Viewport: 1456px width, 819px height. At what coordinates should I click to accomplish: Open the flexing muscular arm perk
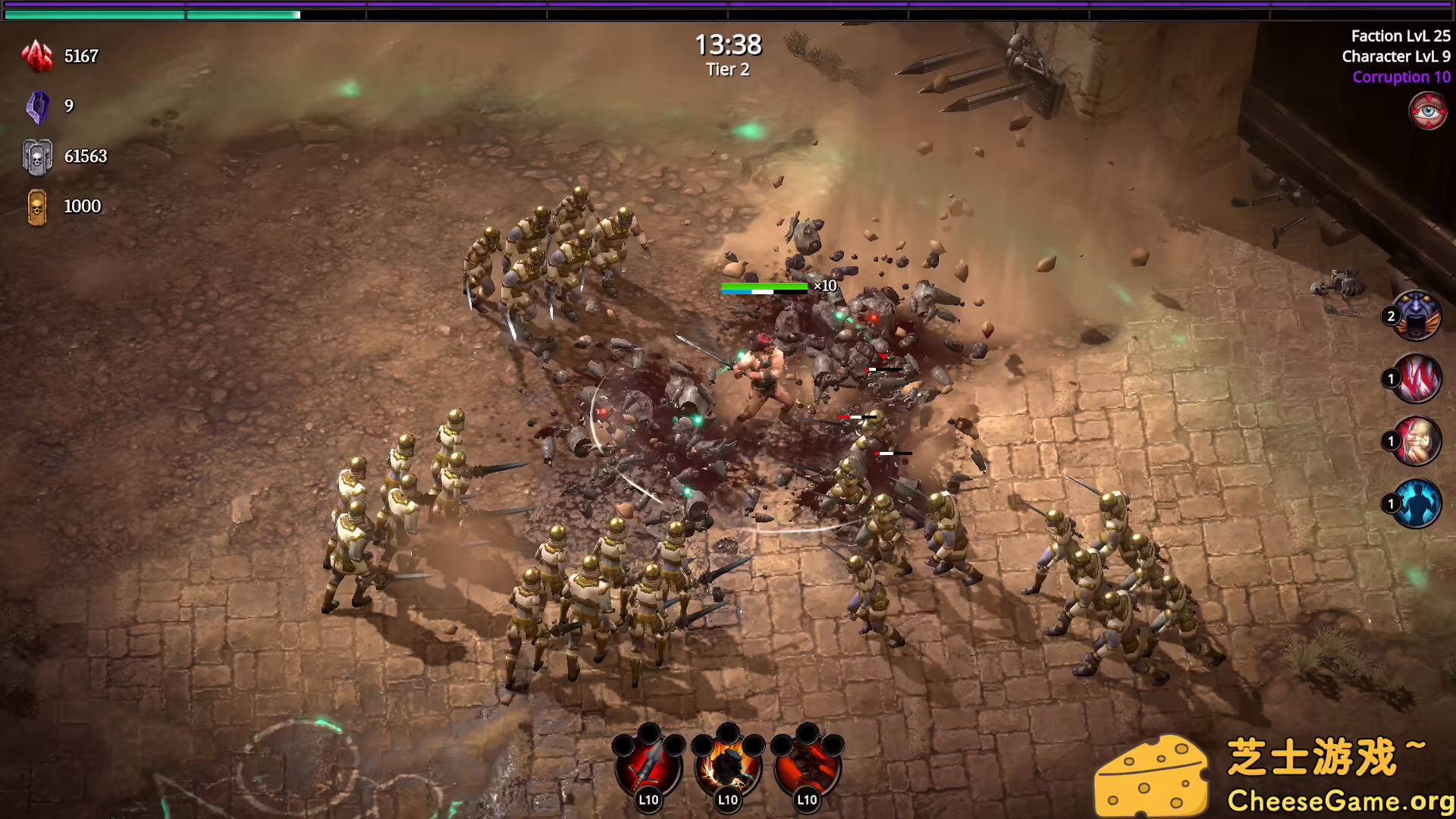click(x=1417, y=441)
